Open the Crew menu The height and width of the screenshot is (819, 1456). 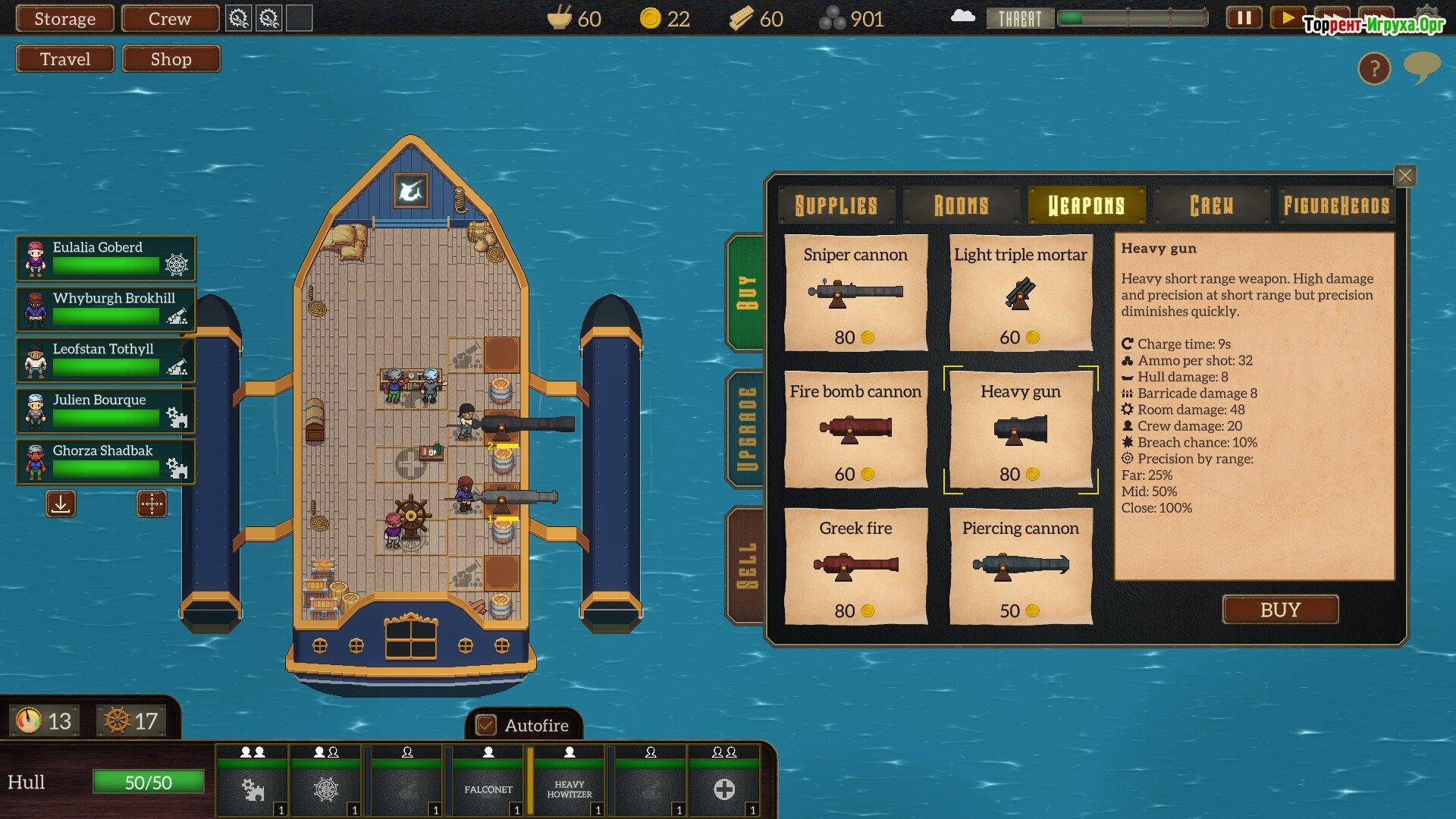tap(170, 19)
